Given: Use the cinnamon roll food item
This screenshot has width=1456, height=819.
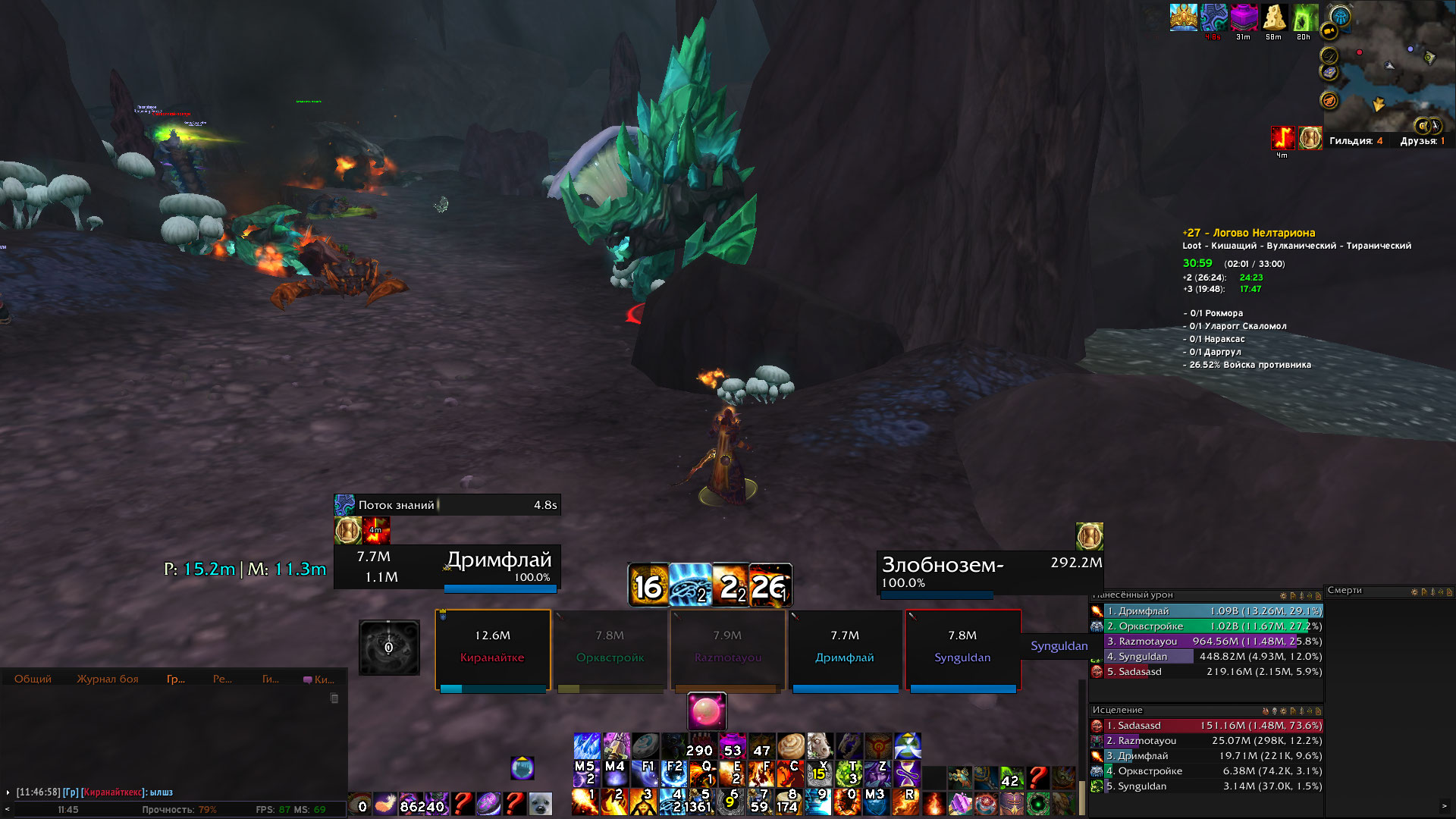Looking at the screenshot, I should [790, 745].
